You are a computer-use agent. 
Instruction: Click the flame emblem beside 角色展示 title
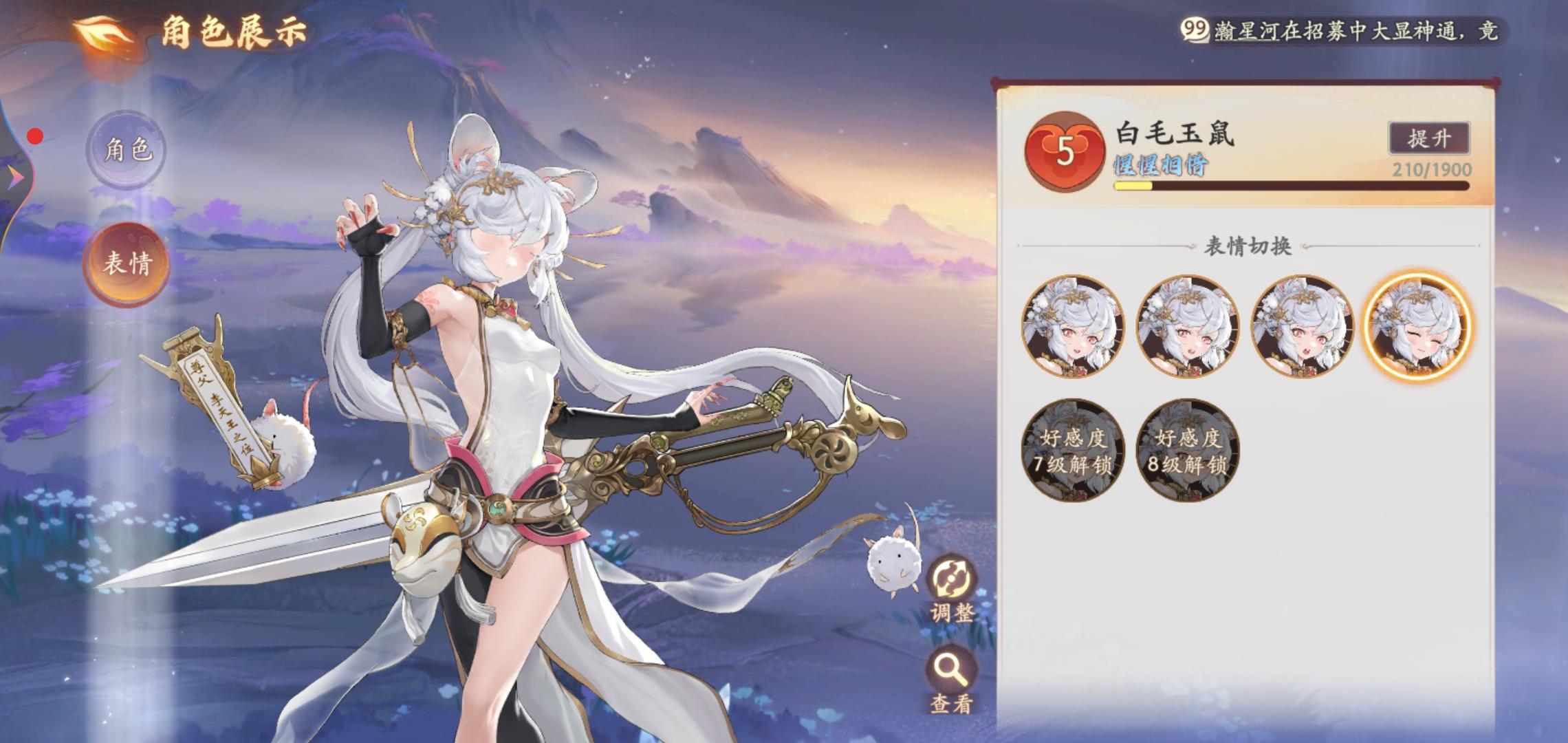[x=101, y=32]
